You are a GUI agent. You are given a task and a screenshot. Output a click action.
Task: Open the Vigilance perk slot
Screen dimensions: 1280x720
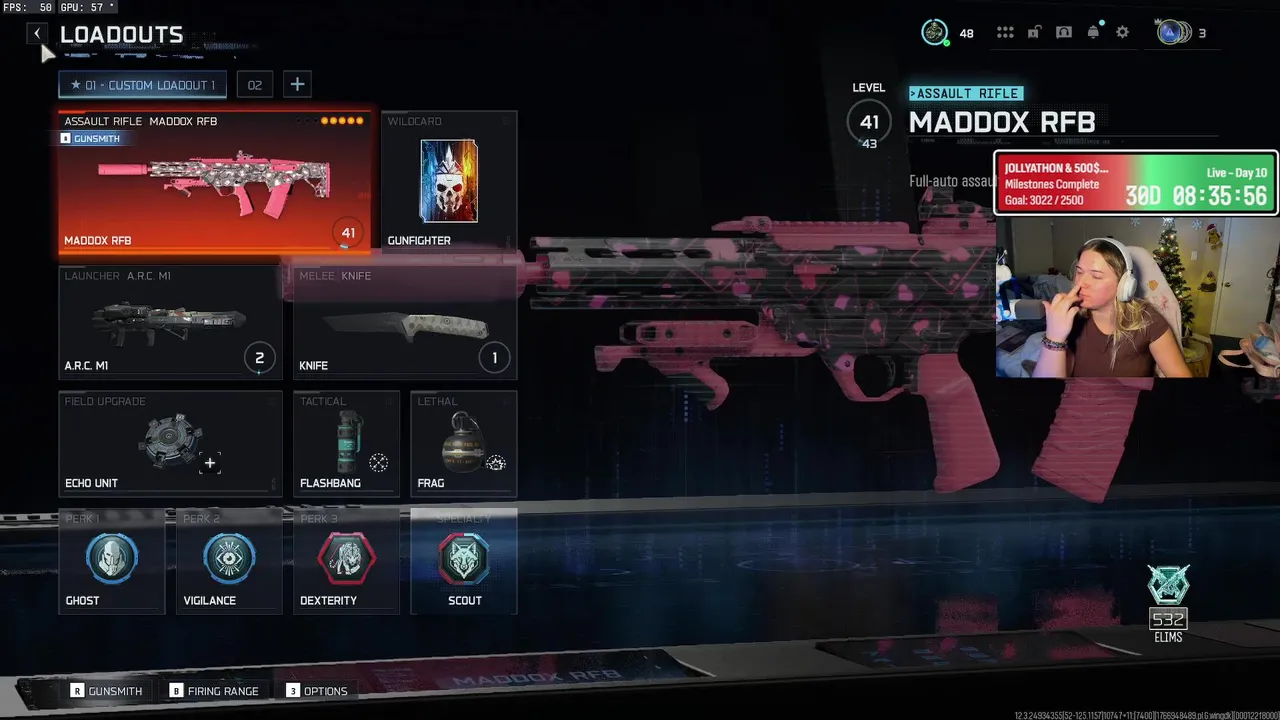229,561
